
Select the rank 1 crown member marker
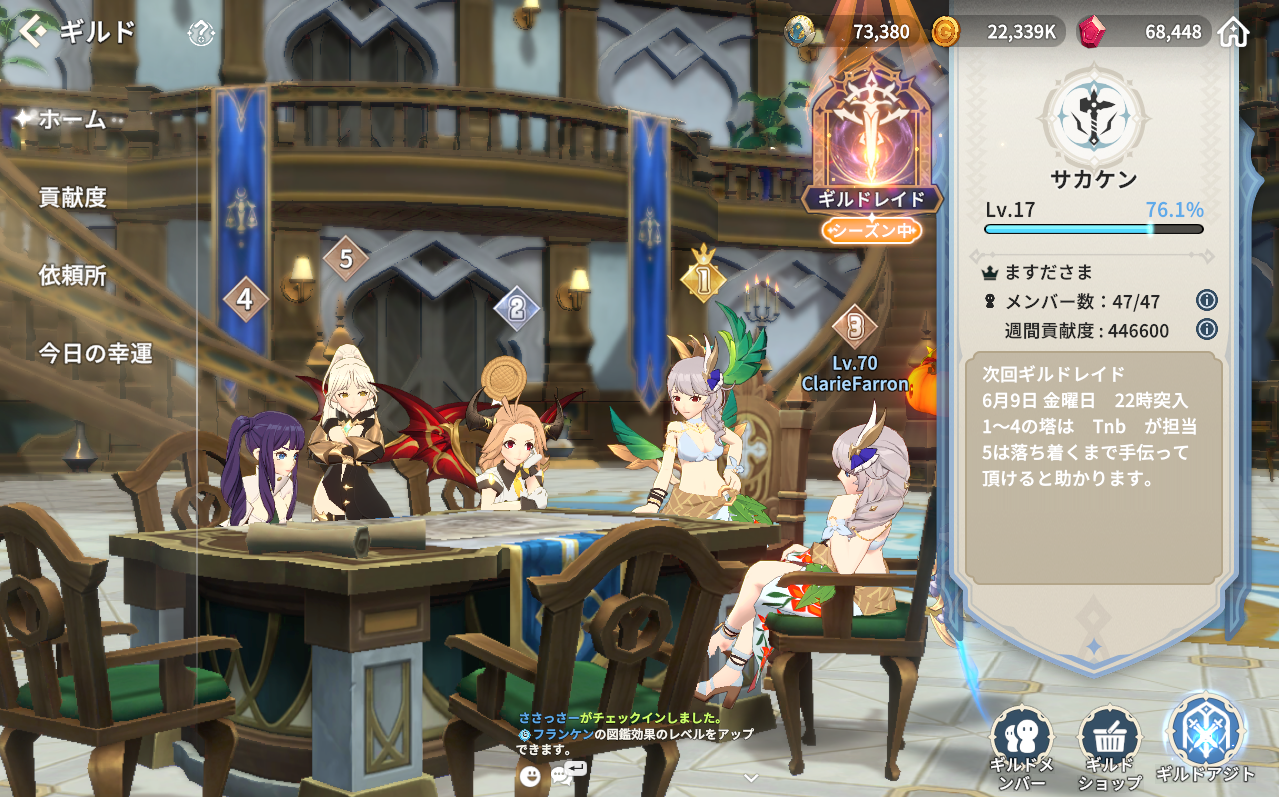703,279
